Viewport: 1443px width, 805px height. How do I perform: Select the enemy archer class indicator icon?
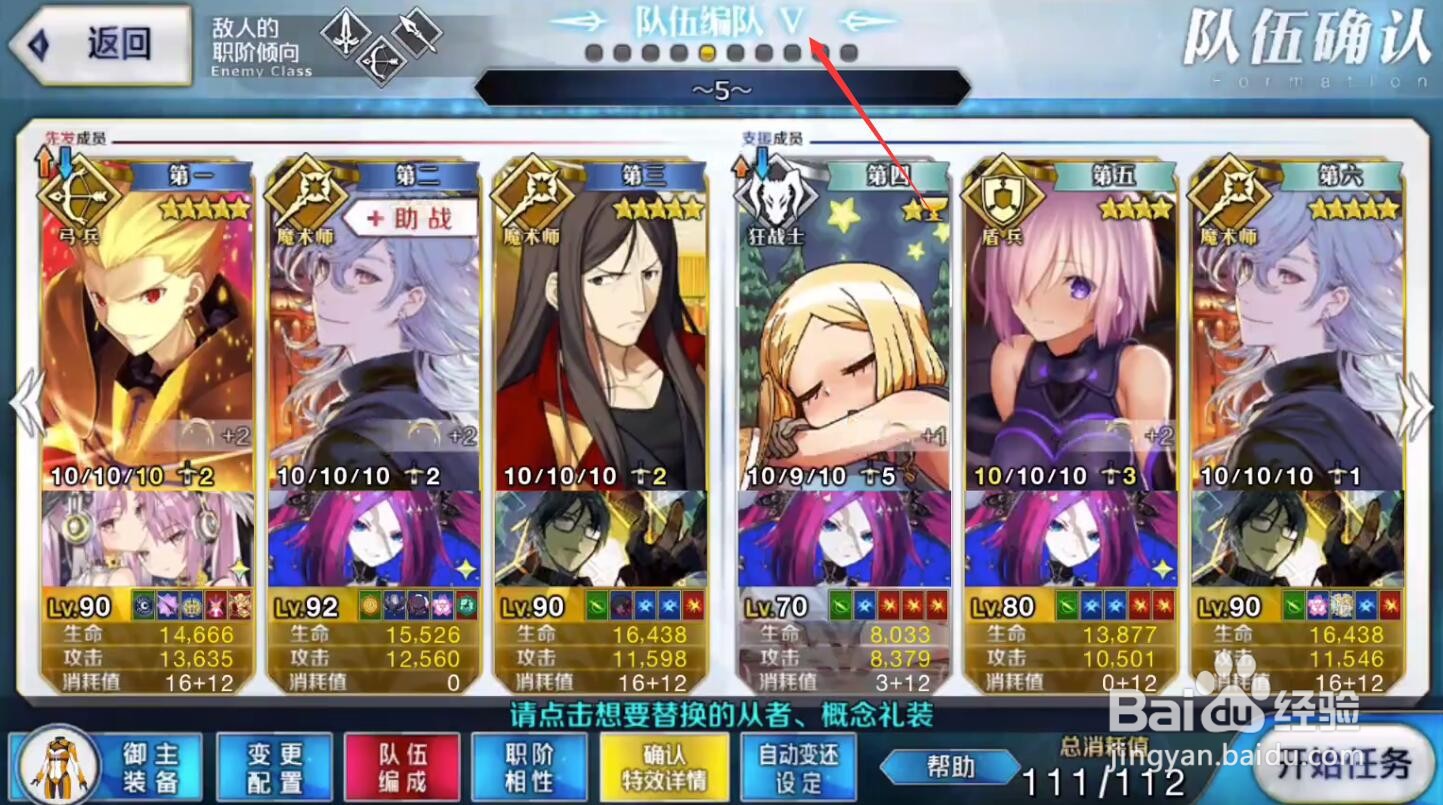383,58
